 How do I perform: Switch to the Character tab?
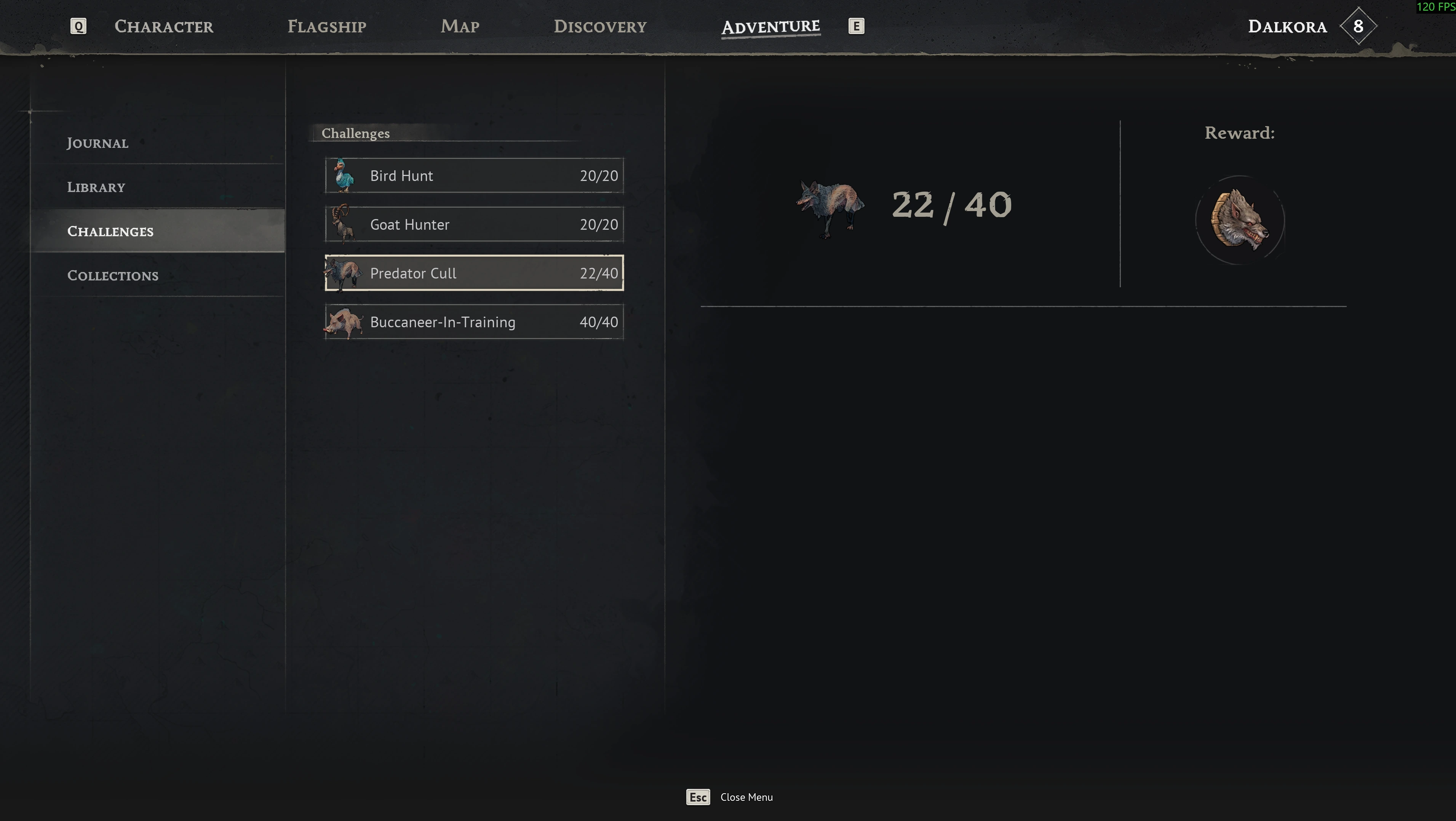point(163,27)
